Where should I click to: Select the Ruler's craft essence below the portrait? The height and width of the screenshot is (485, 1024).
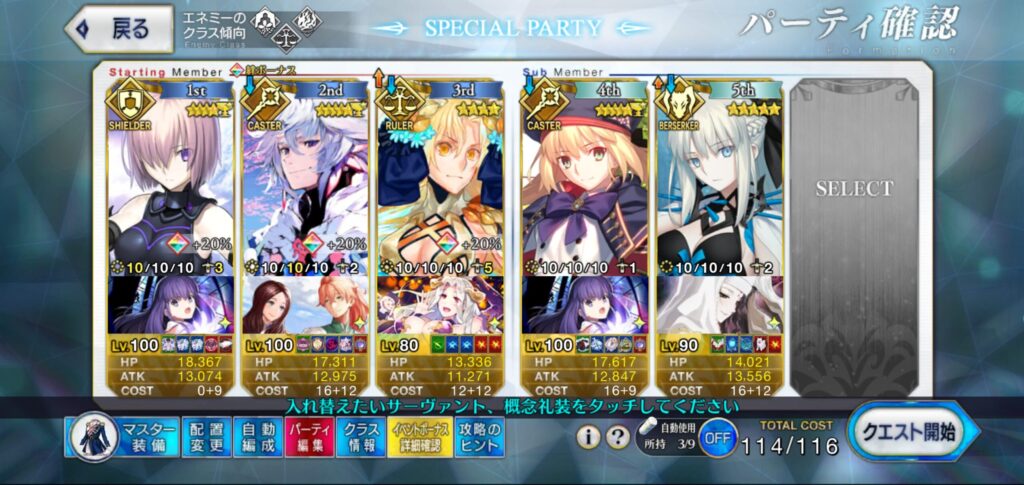click(438, 306)
